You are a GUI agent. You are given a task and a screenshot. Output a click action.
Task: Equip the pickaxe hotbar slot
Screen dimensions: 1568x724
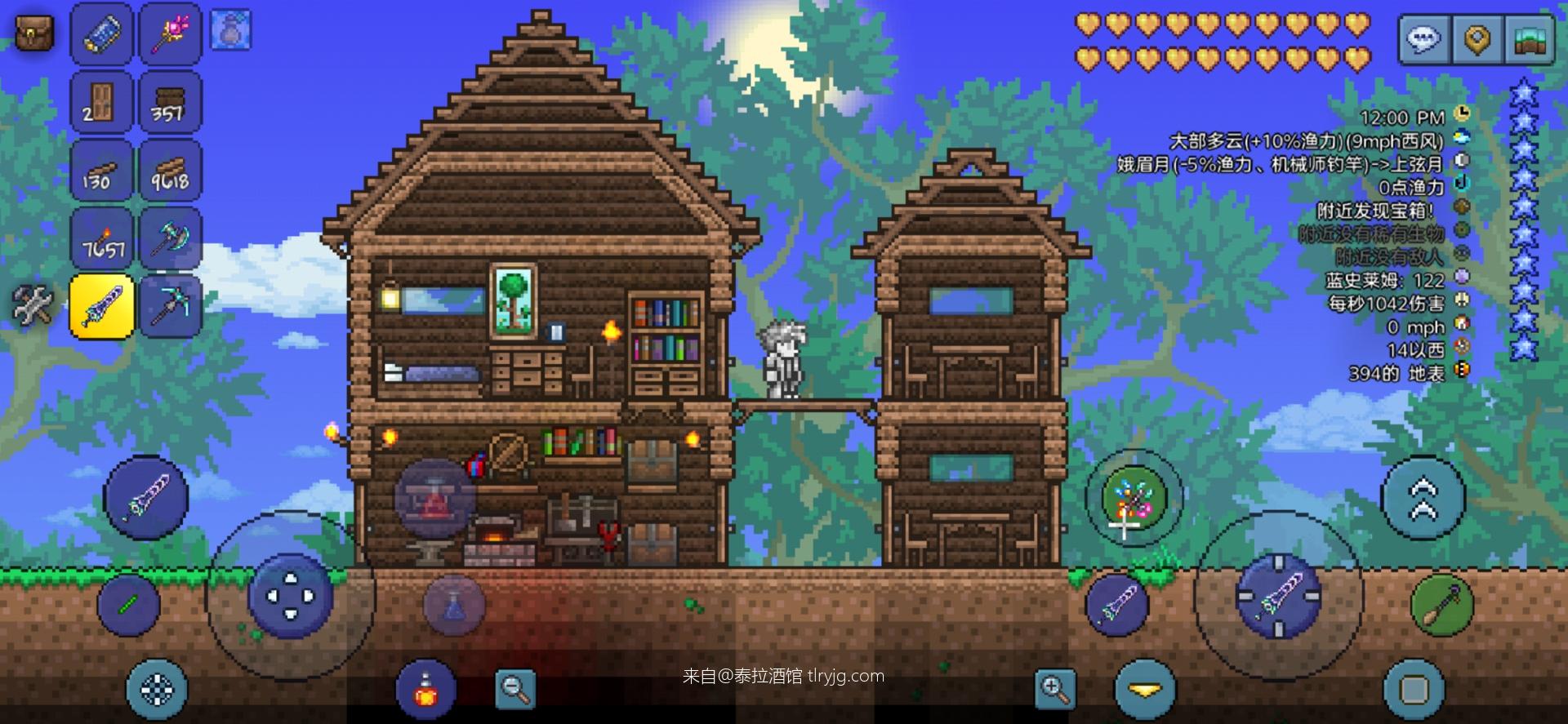(170, 306)
